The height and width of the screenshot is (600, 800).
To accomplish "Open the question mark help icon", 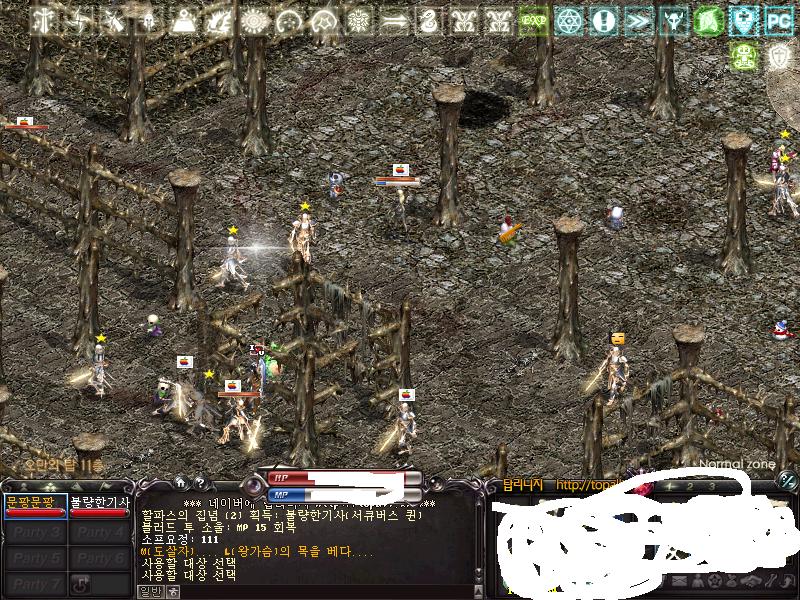I will click(x=199, y=483).
